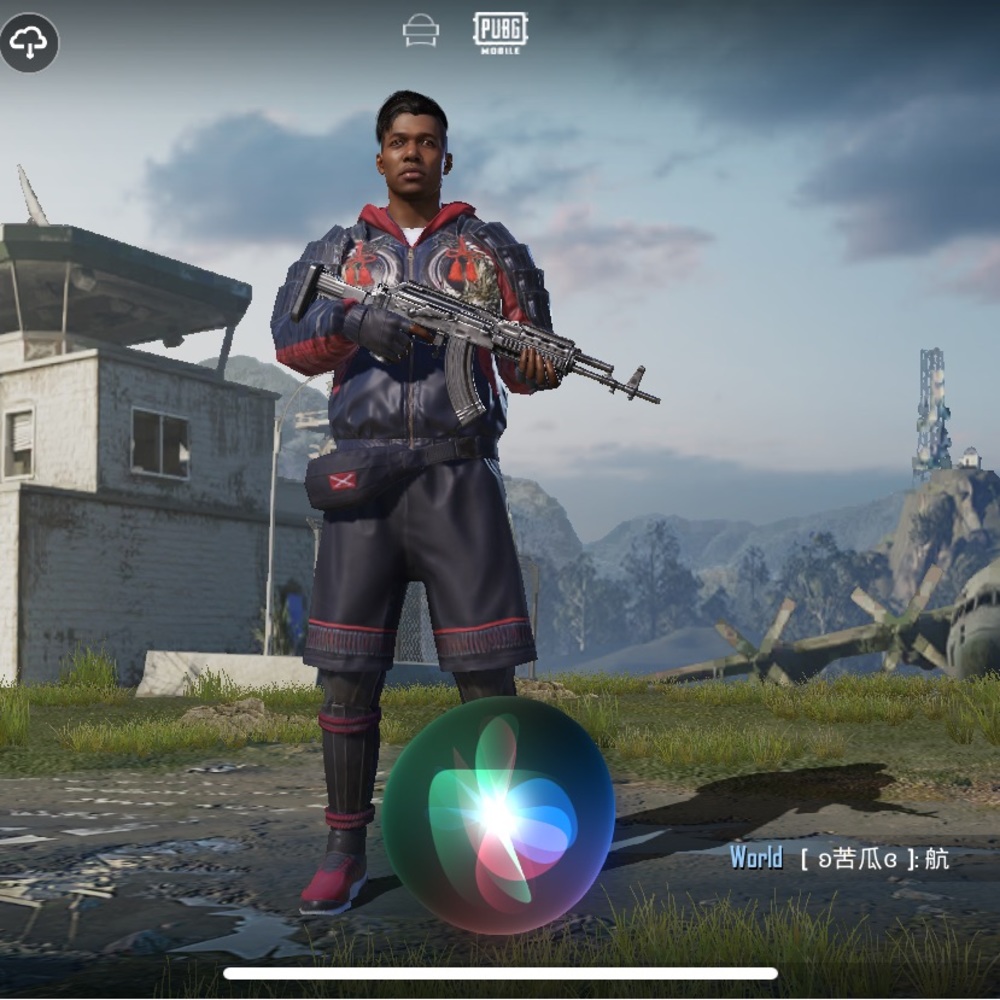Click the iOS home indicator bar

pos(500,973)
